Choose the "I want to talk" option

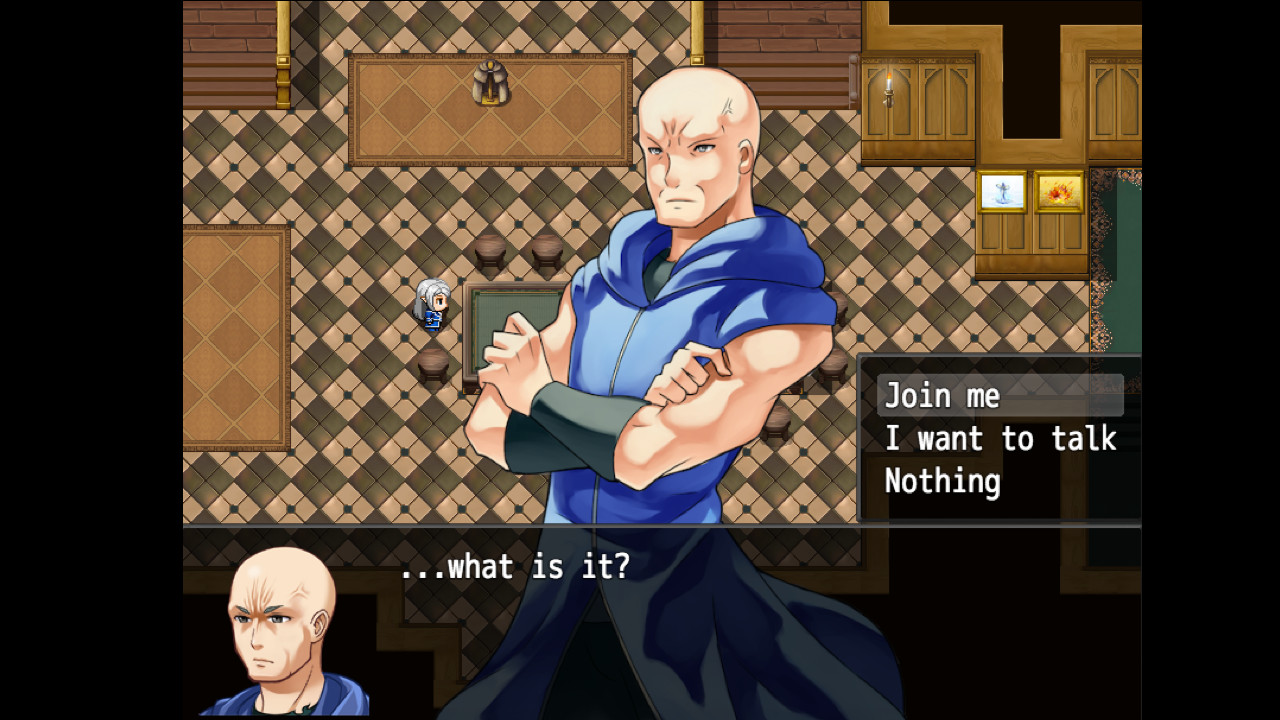[1000, 438]
